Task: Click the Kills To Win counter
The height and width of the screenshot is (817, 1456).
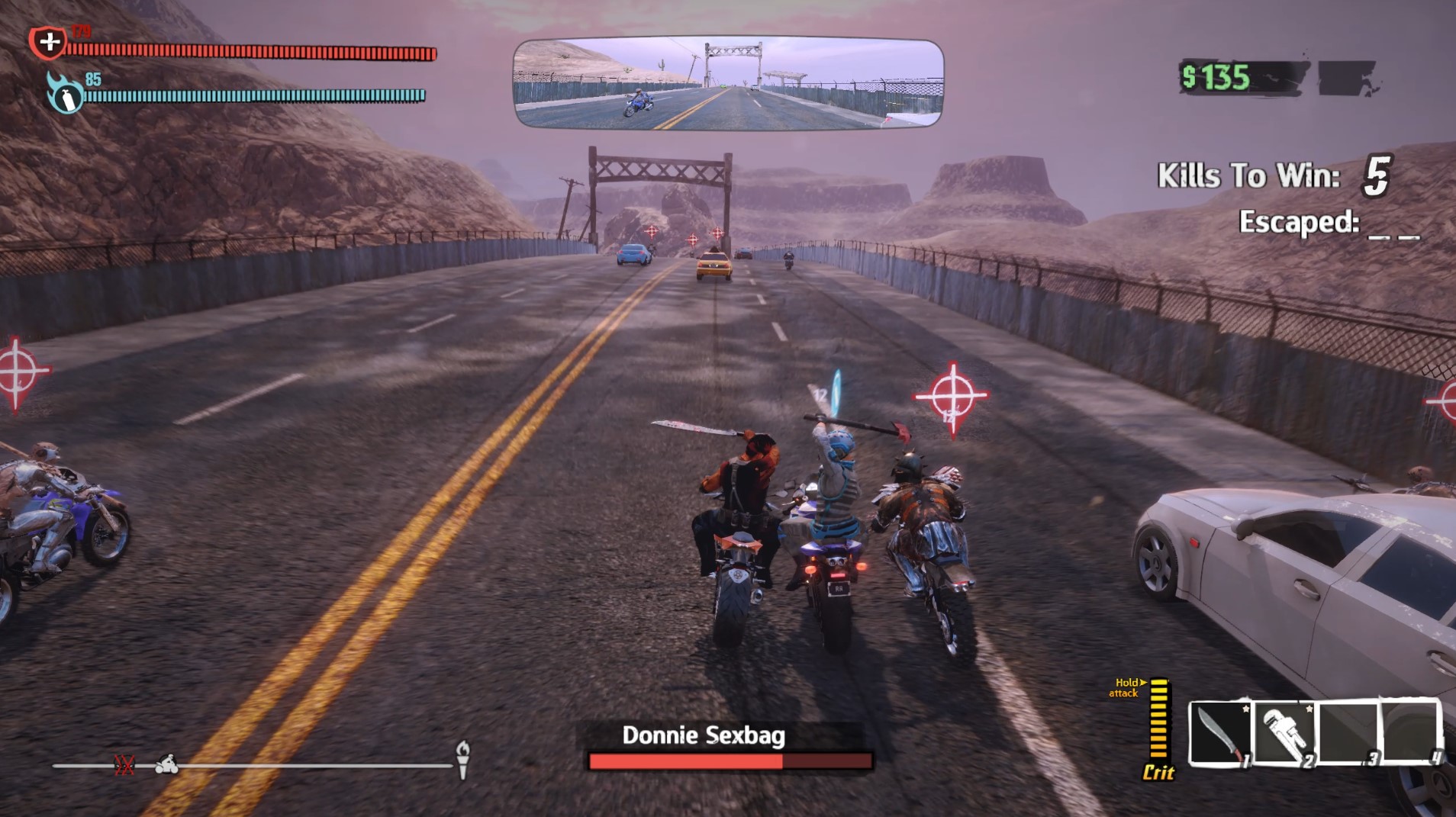Action: [x=1276, y=176]
